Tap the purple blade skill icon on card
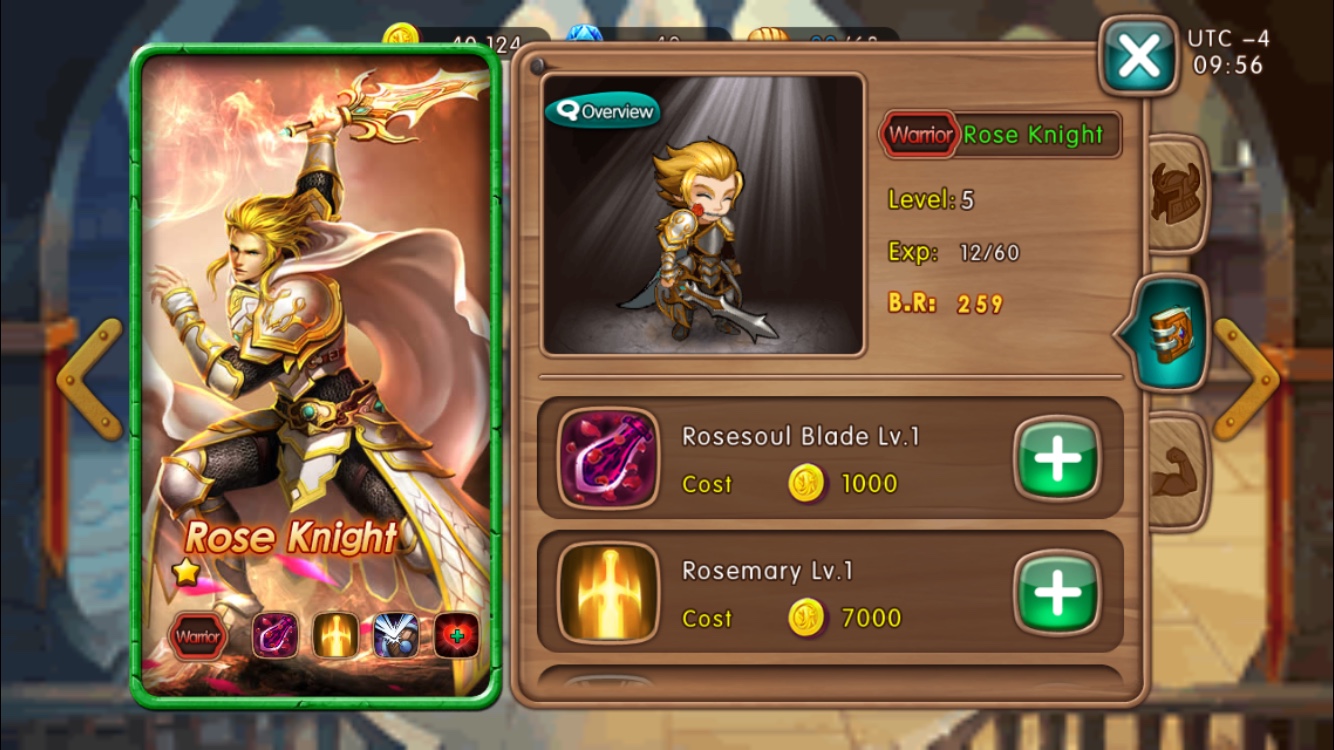This screenshot has width=1334, height=750. pyautogui.click(x=275, y=636)
